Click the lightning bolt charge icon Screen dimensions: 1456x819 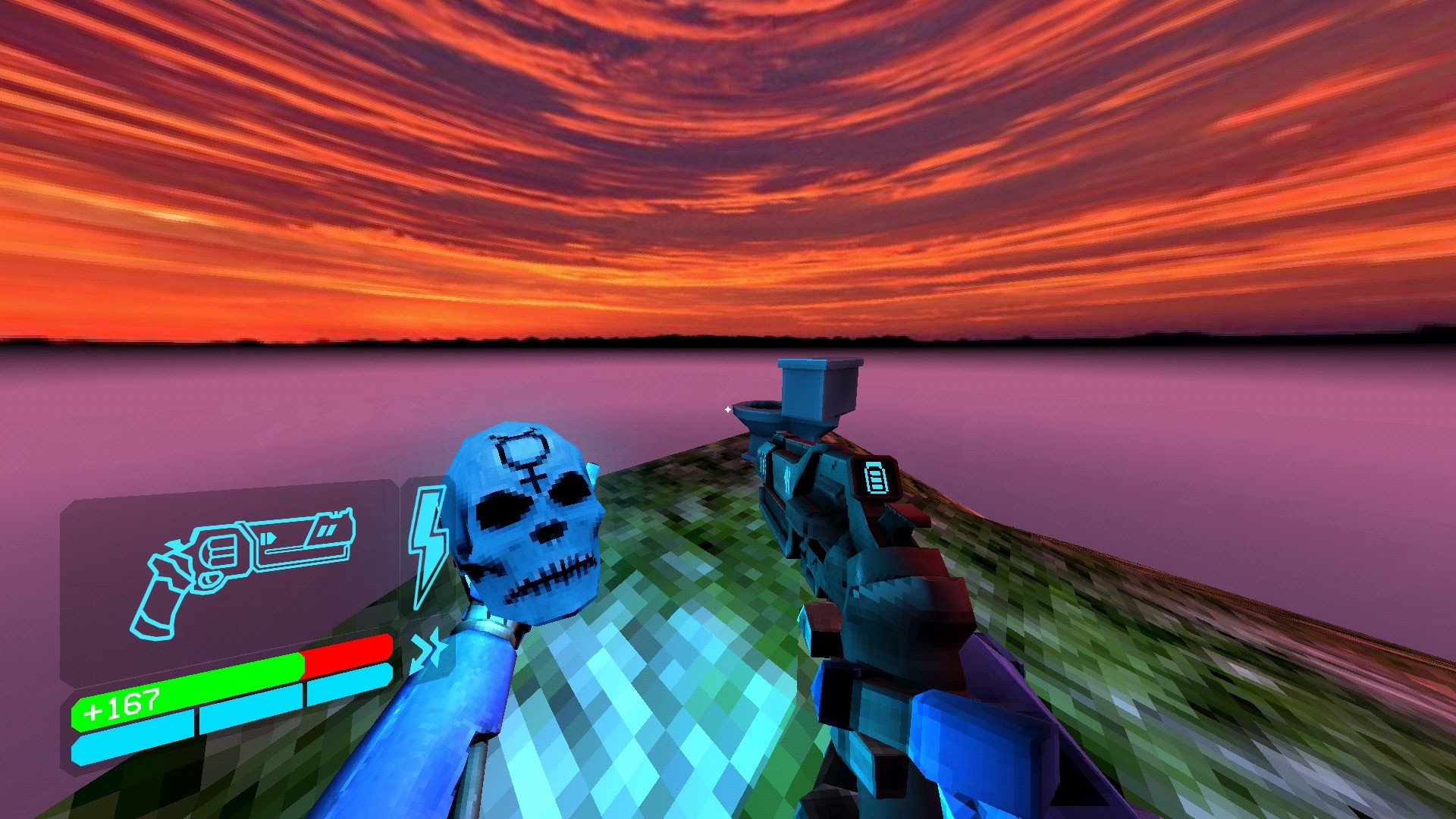[428, 544]
